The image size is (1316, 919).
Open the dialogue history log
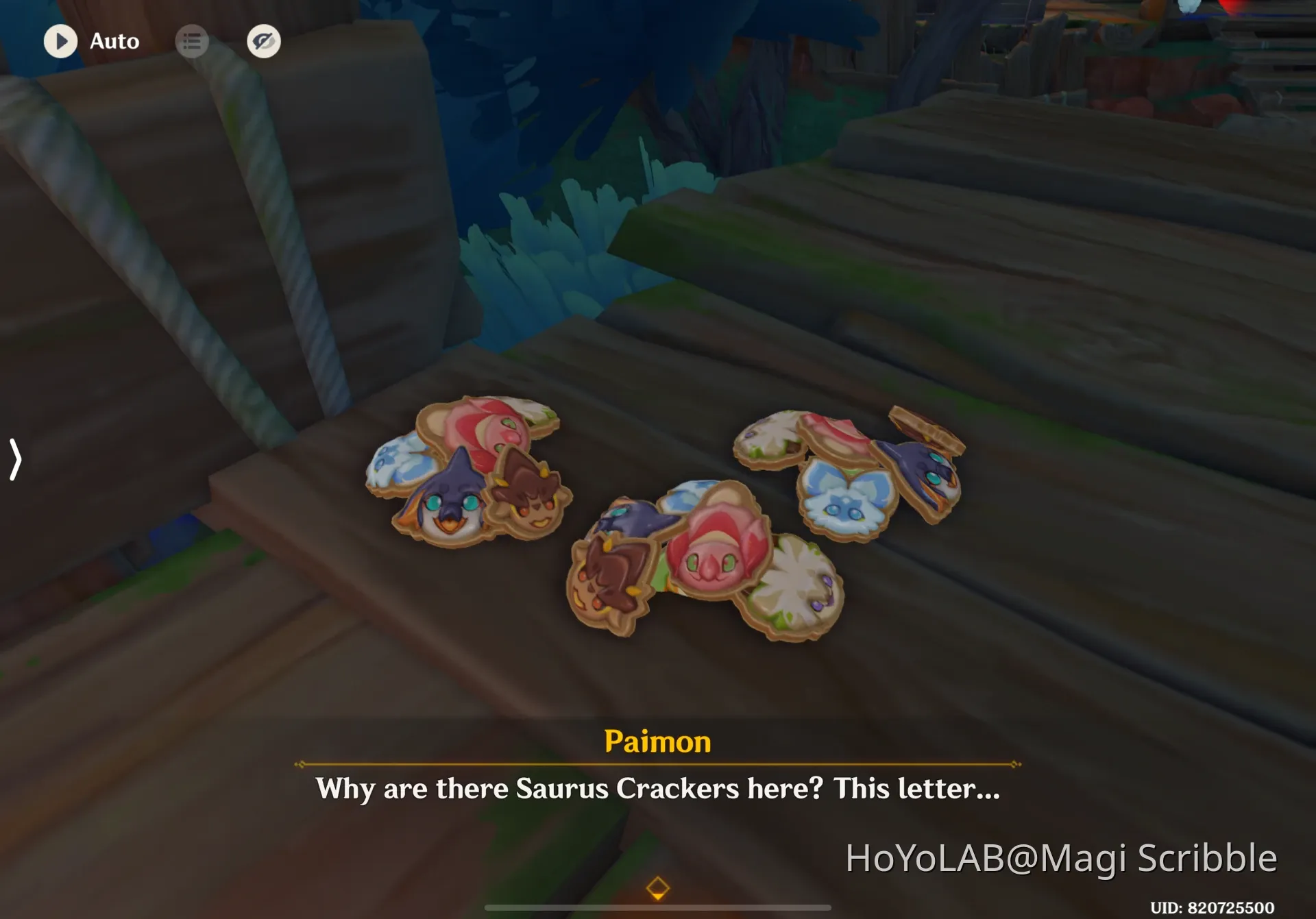click(193, 41)
